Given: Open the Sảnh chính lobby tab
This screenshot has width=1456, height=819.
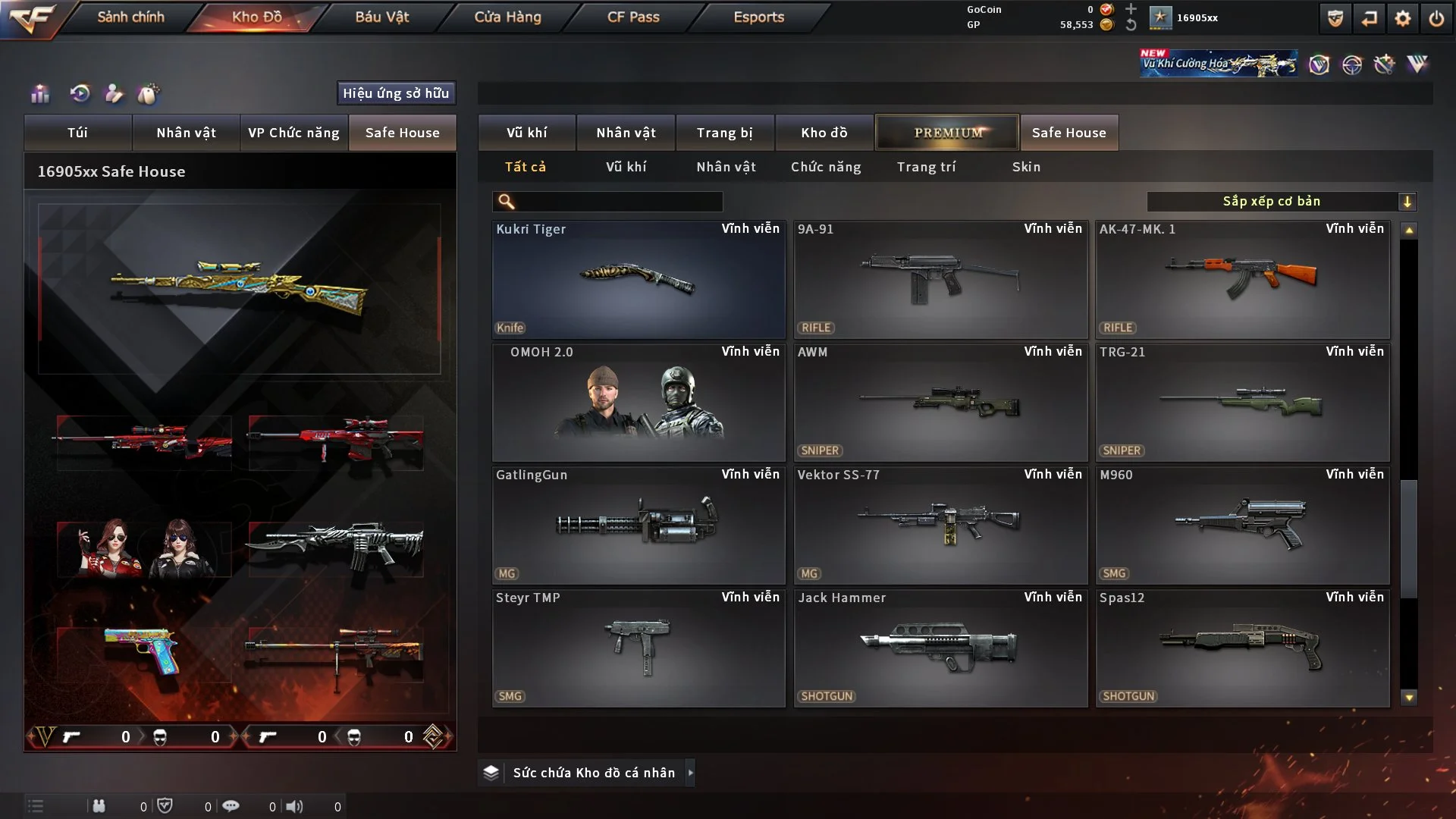Looking at the screenshot, I should coord(130,17).
